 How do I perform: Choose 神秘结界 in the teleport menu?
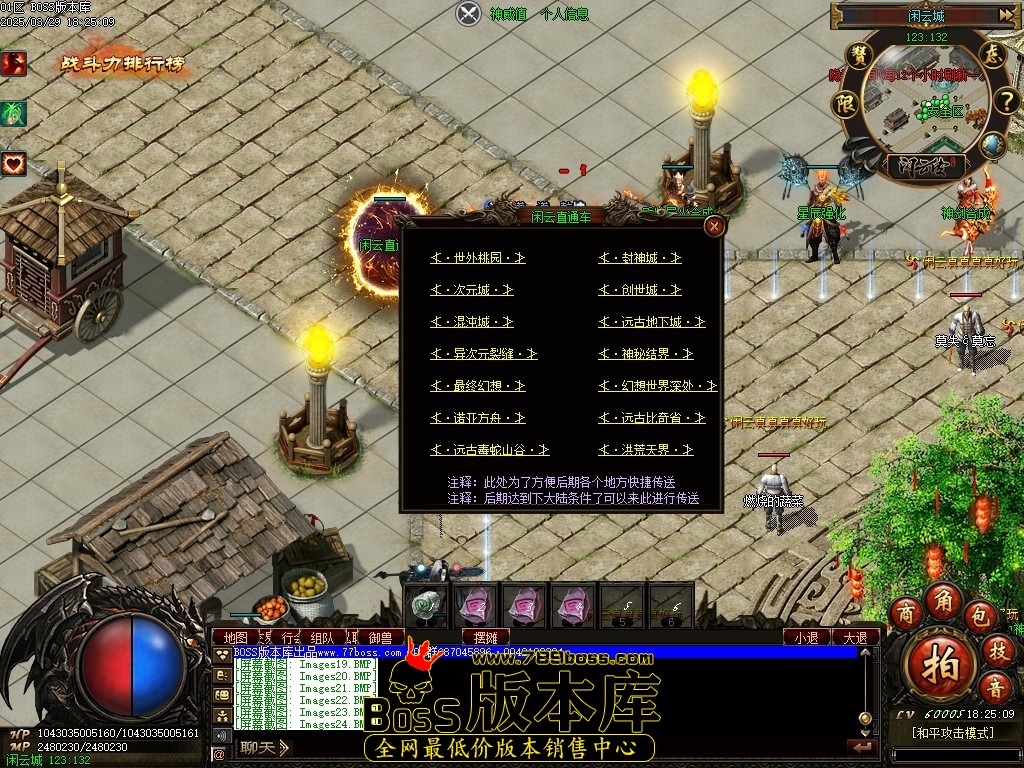646,354
